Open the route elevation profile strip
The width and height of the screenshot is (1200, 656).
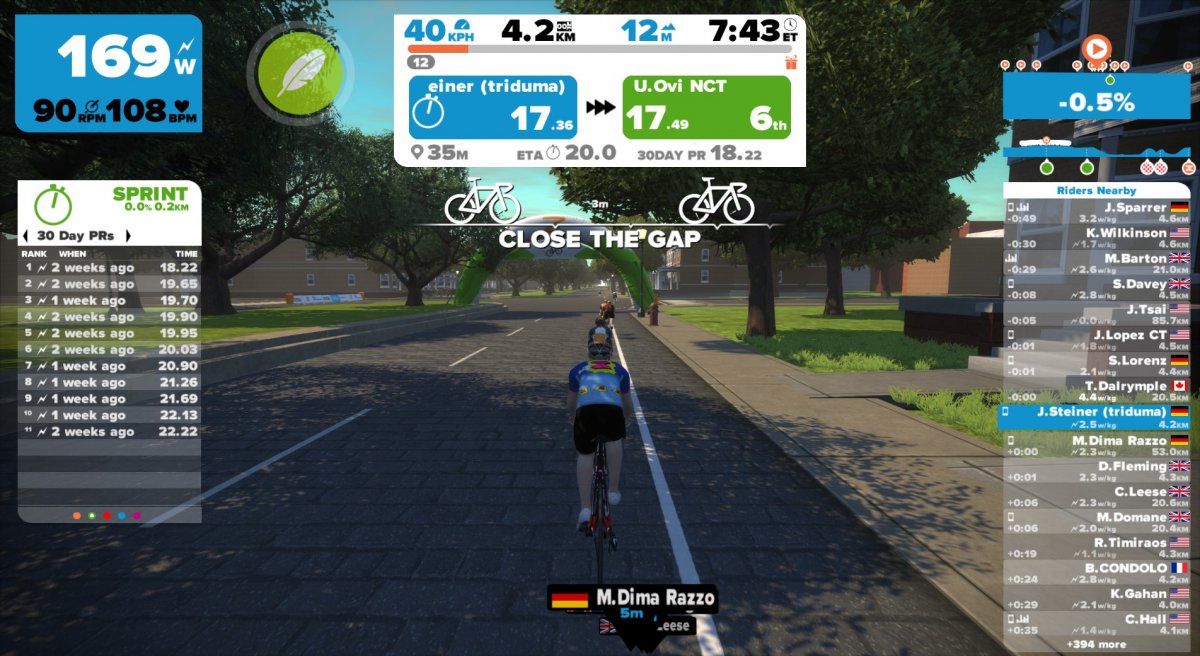pyautogui.click(x=1097, y=154)
